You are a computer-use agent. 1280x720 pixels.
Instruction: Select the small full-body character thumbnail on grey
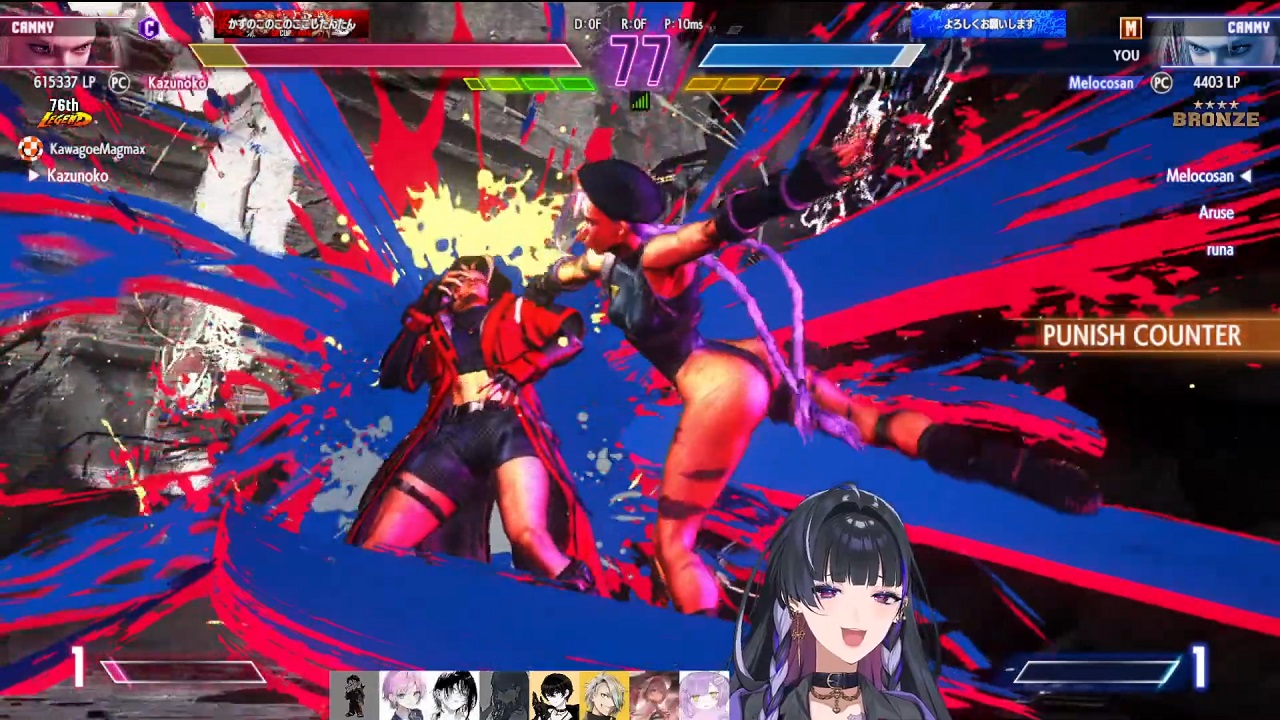pyautogui.click(x=354, y=695)
